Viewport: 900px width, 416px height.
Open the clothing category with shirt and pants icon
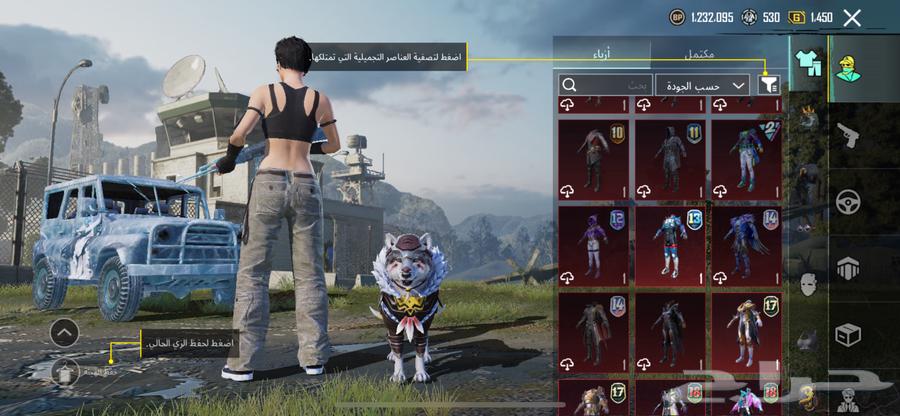(x=806, y=62)
